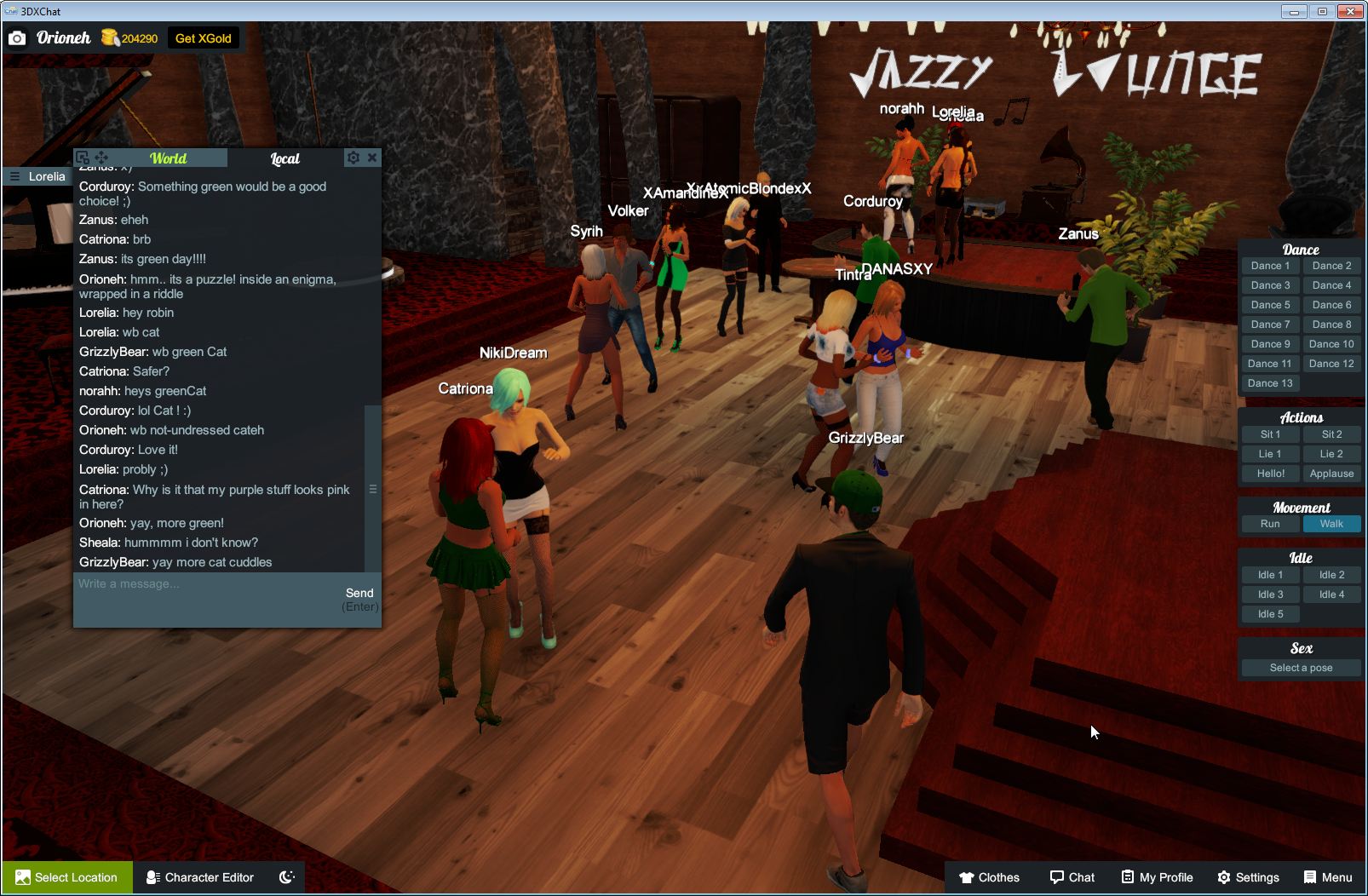Click the gold coins icon beside 204290
1368x896 pixels.
coord(109,37)
